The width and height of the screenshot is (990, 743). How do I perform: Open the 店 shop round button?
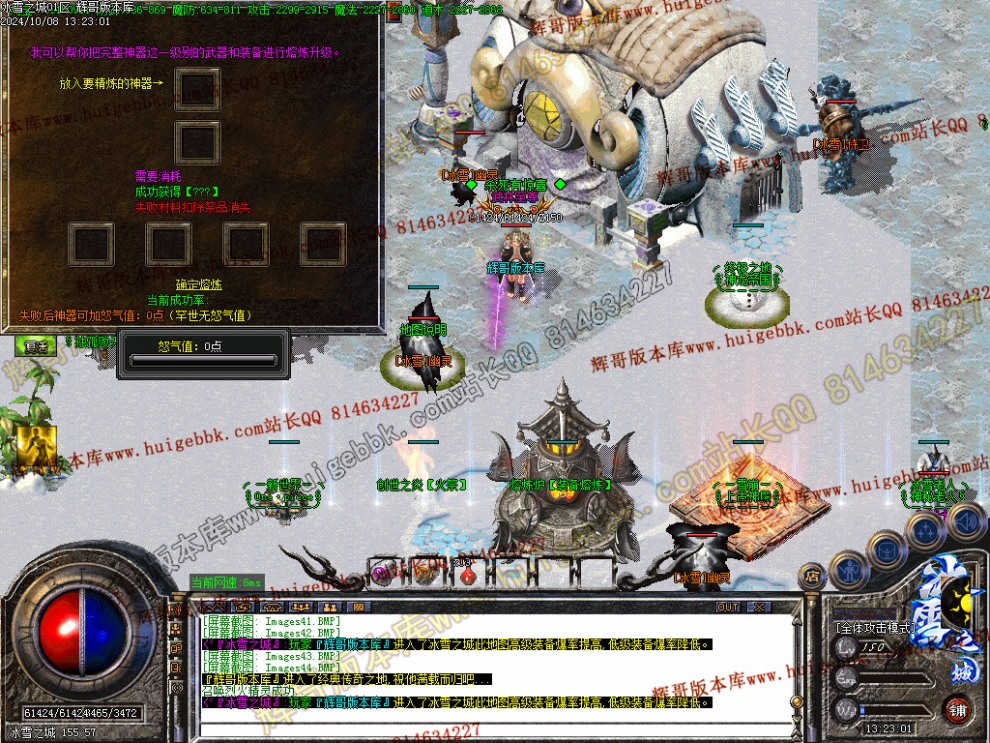(811, 577)
